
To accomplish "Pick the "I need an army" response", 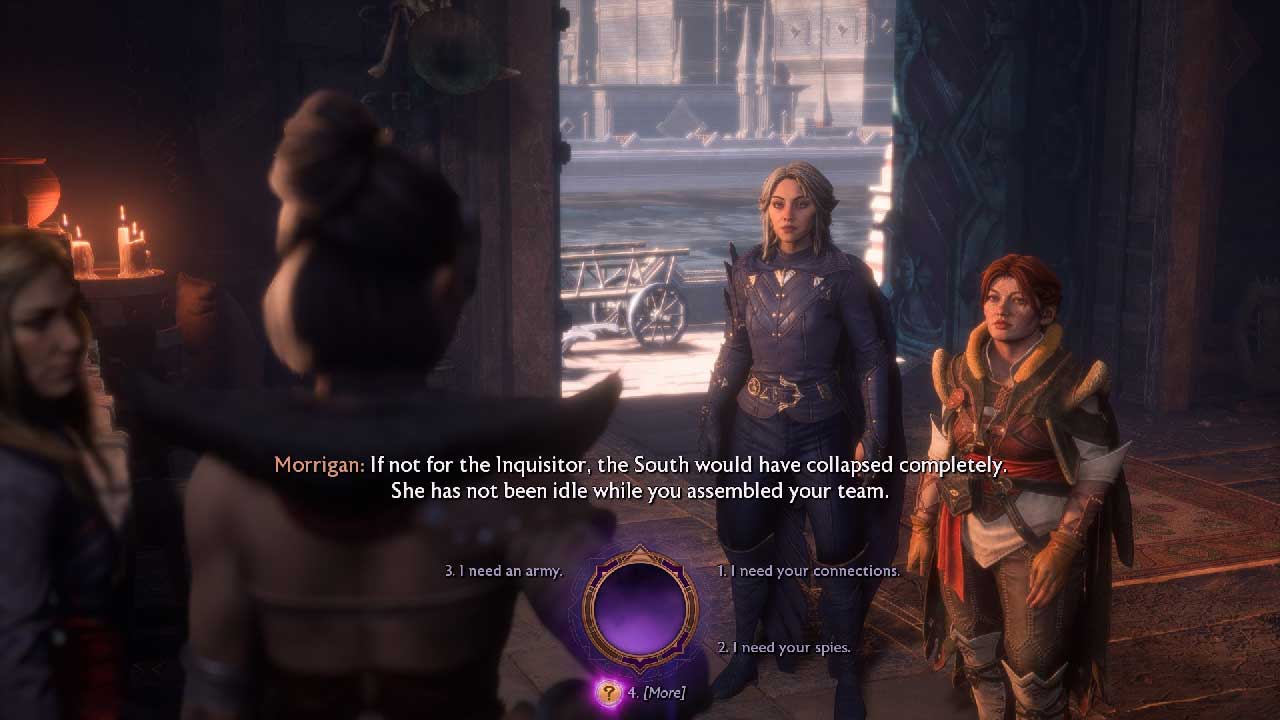I will [504, 571].
